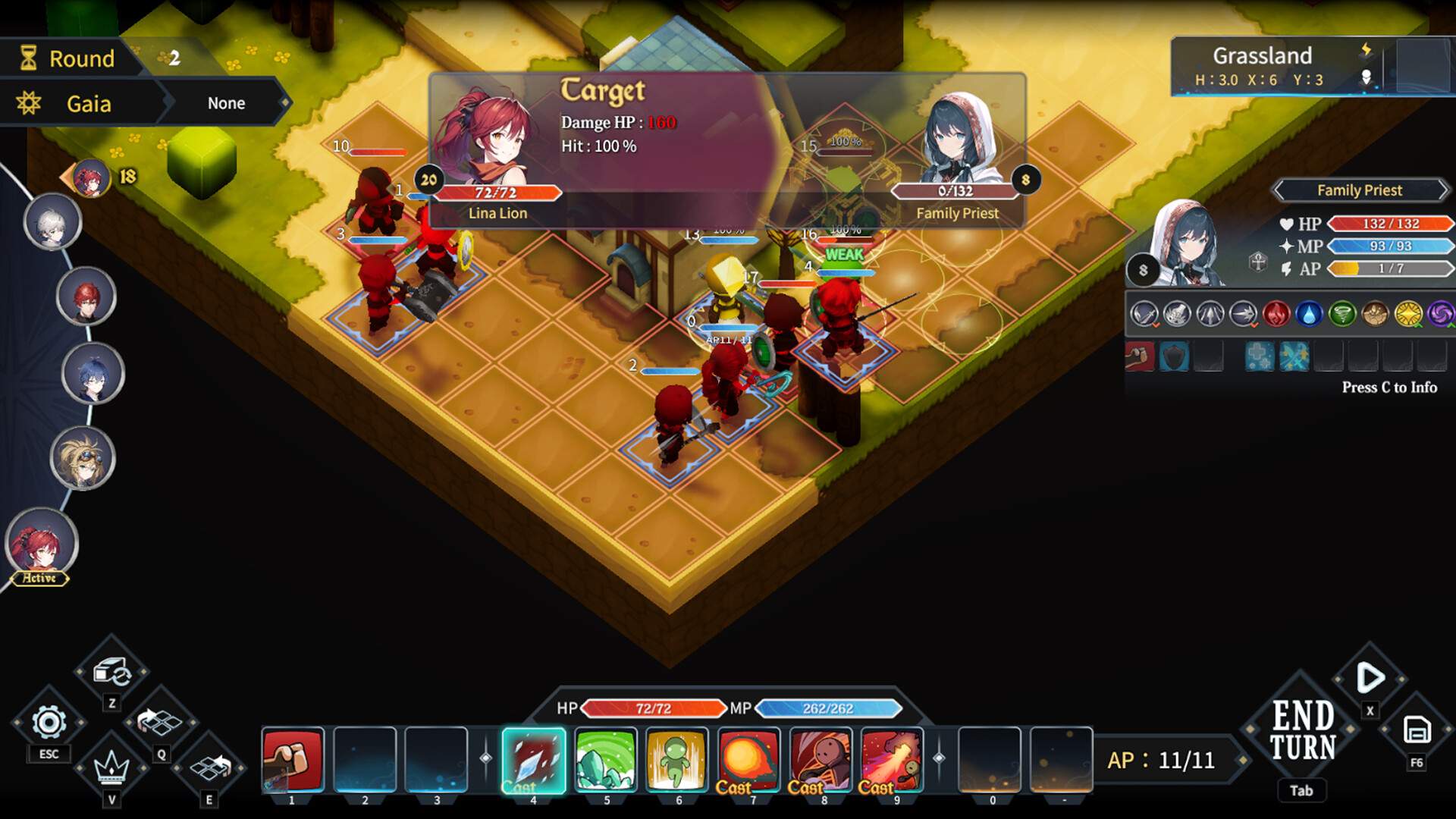Choose the green crystal skill
1456x819 pixels.
click(x=605, y=760)
